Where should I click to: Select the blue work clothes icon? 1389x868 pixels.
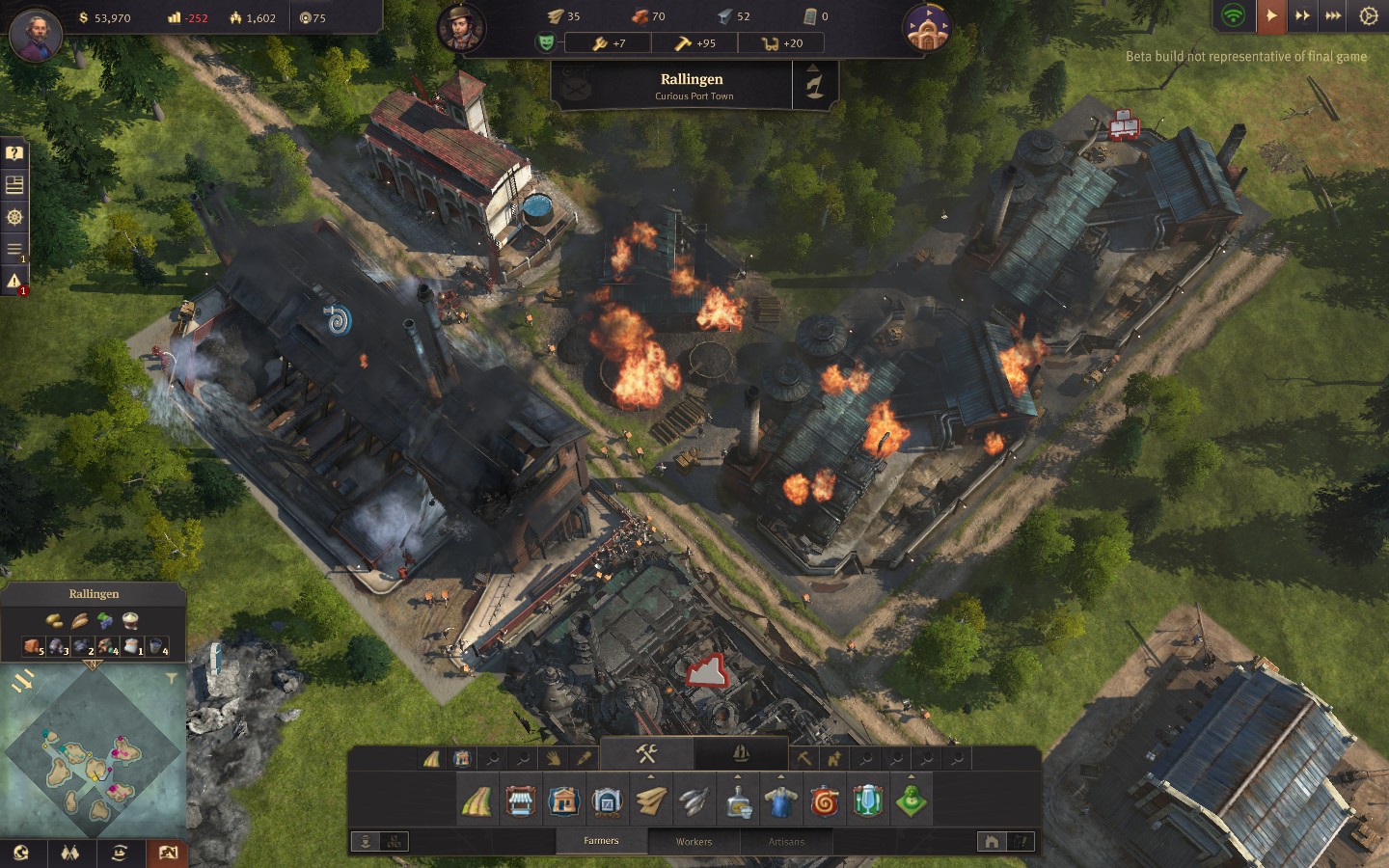point(780,801)
